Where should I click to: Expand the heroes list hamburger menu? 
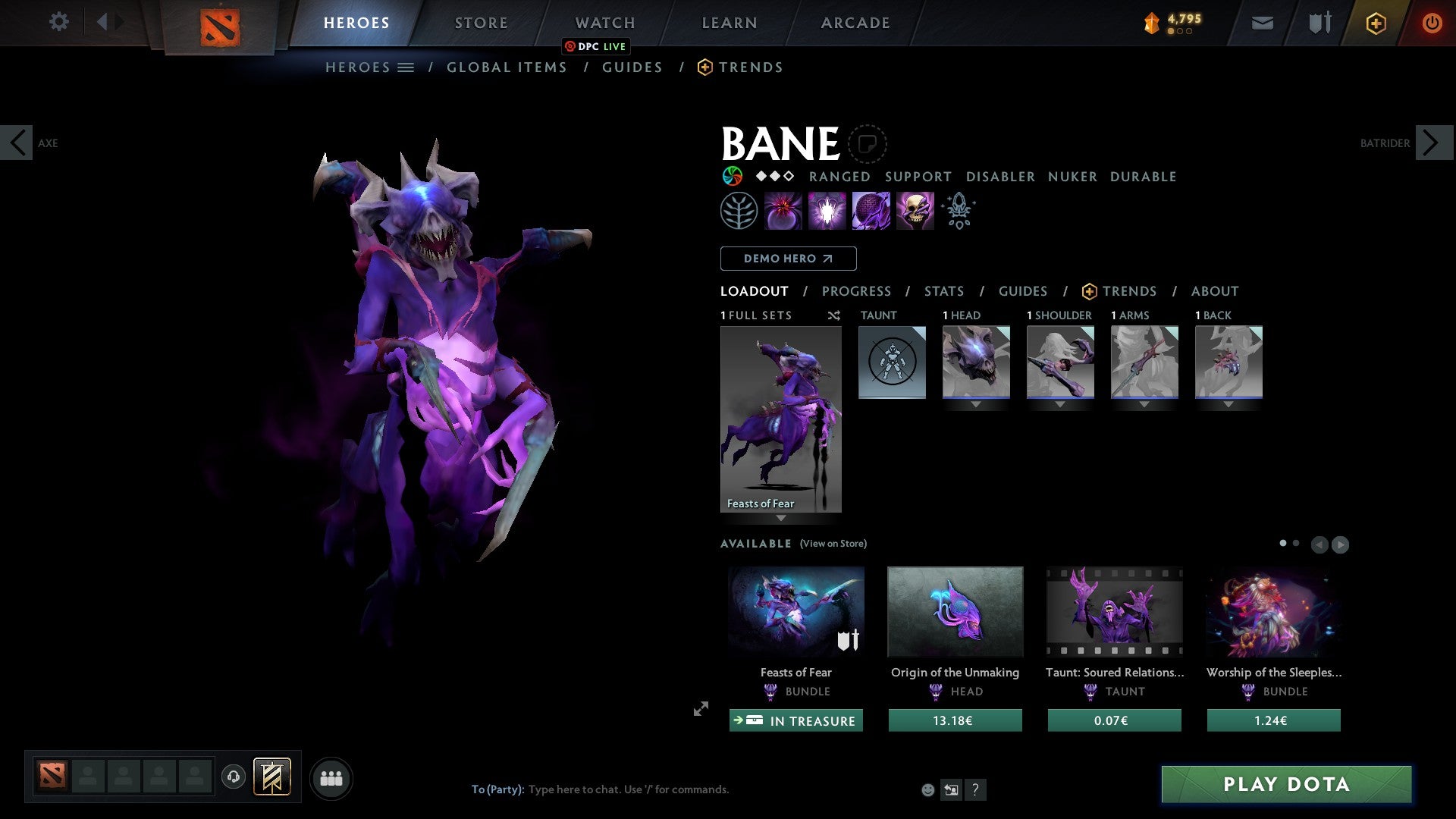pyautogui.click(x=407, y=67)
